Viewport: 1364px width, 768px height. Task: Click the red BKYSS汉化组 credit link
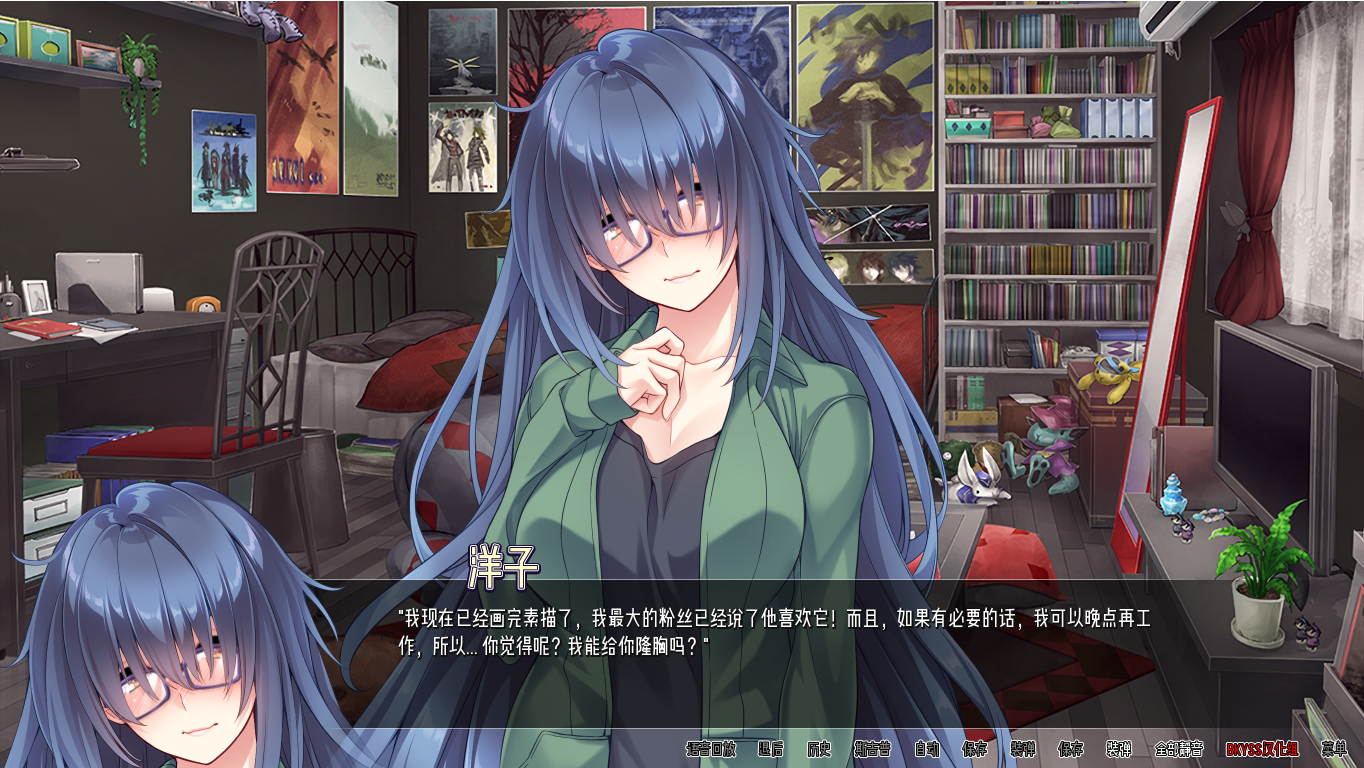(1261, 752)
